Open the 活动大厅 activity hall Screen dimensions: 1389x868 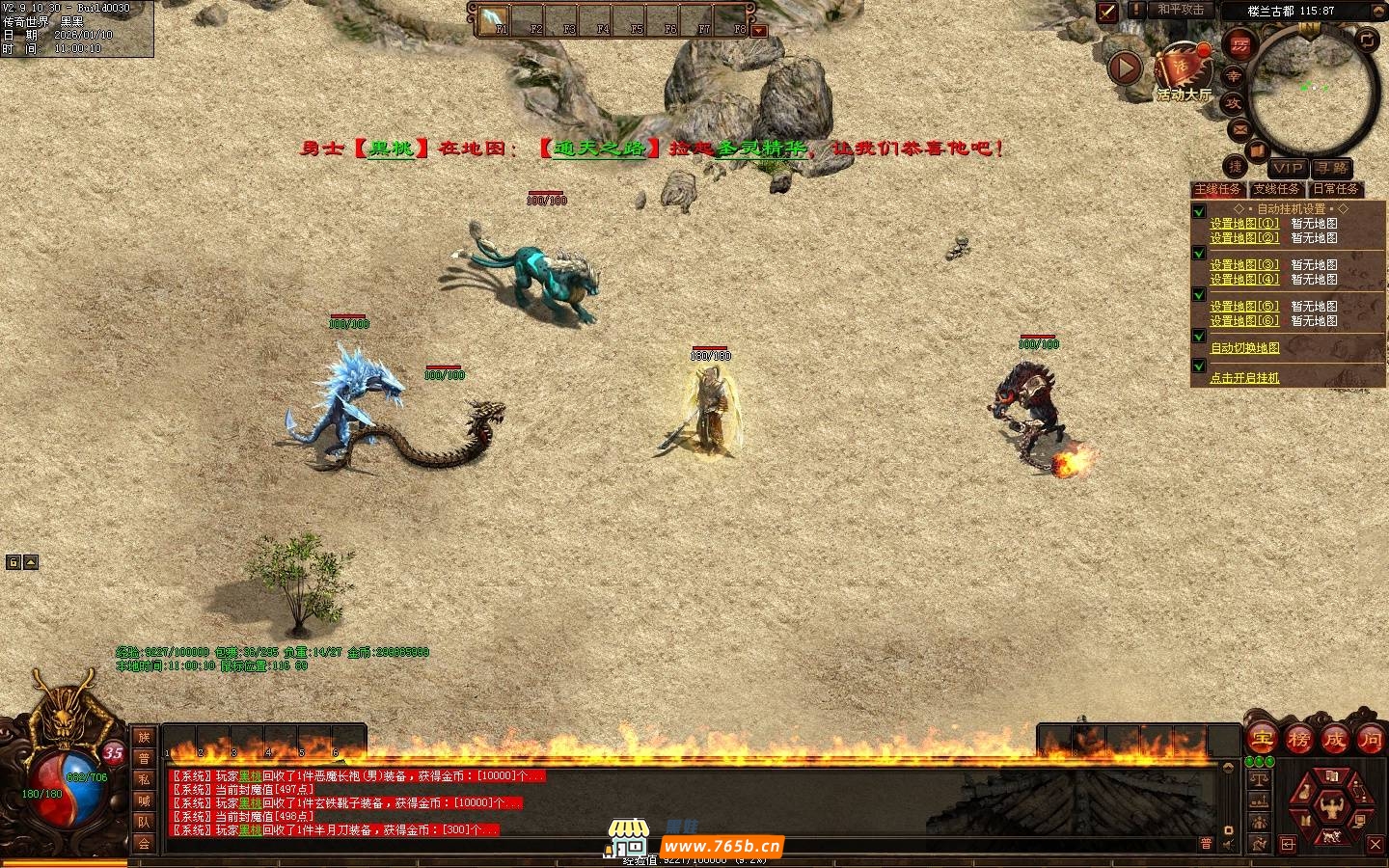tap(1184, 73)
